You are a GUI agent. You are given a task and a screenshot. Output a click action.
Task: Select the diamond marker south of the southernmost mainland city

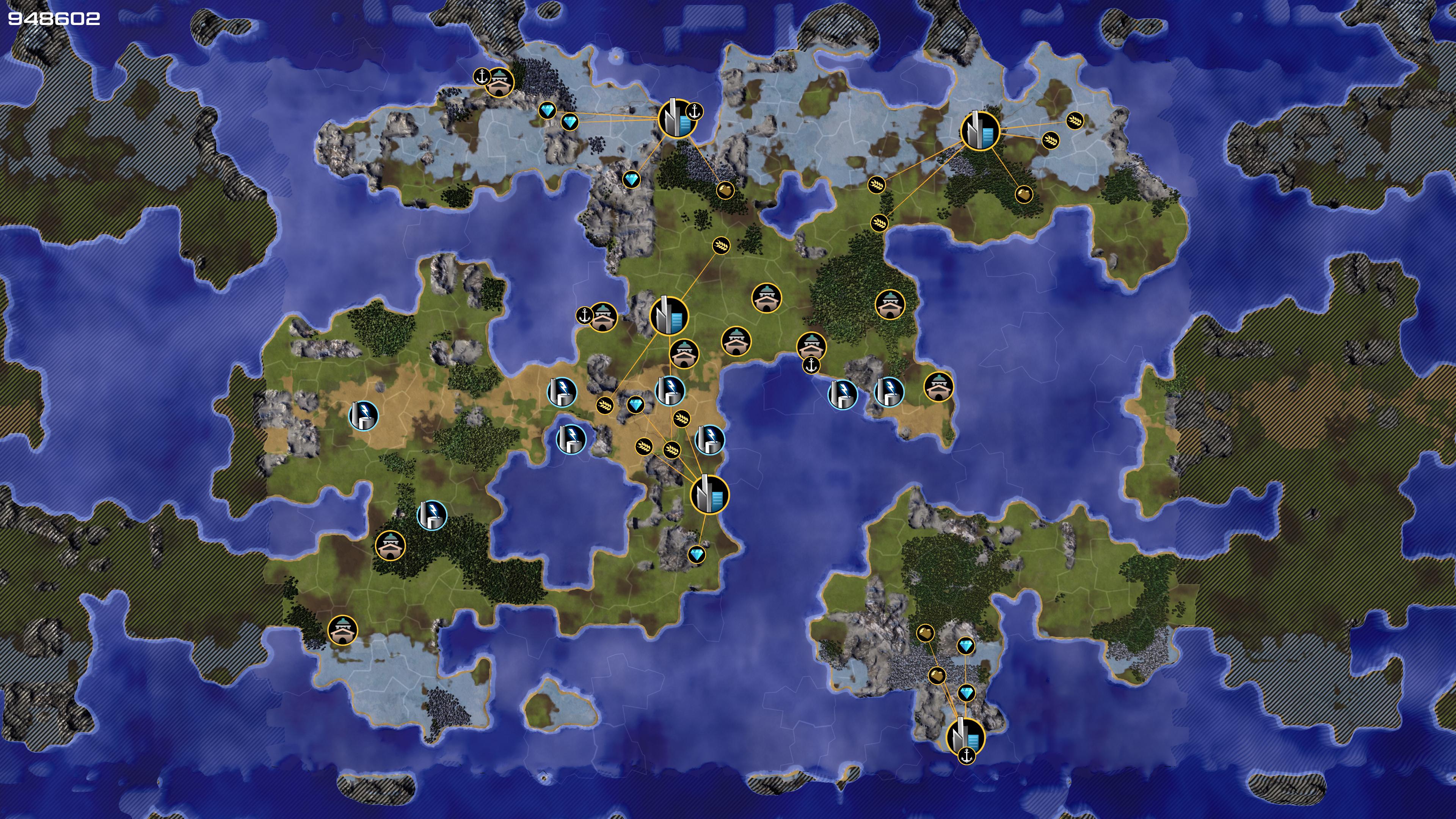[697, 554]
